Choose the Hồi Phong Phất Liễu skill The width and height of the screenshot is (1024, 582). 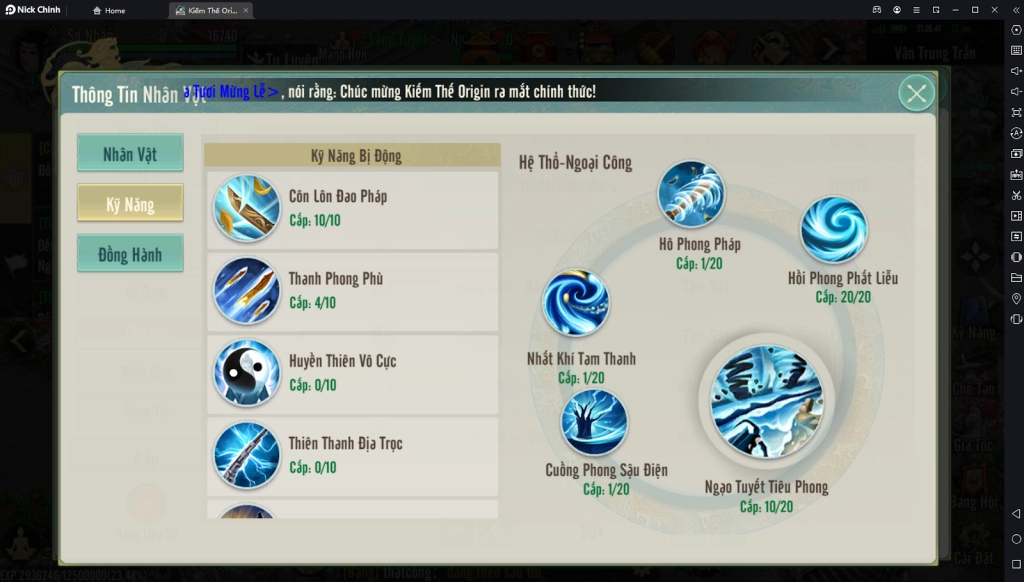coord(833,230)
